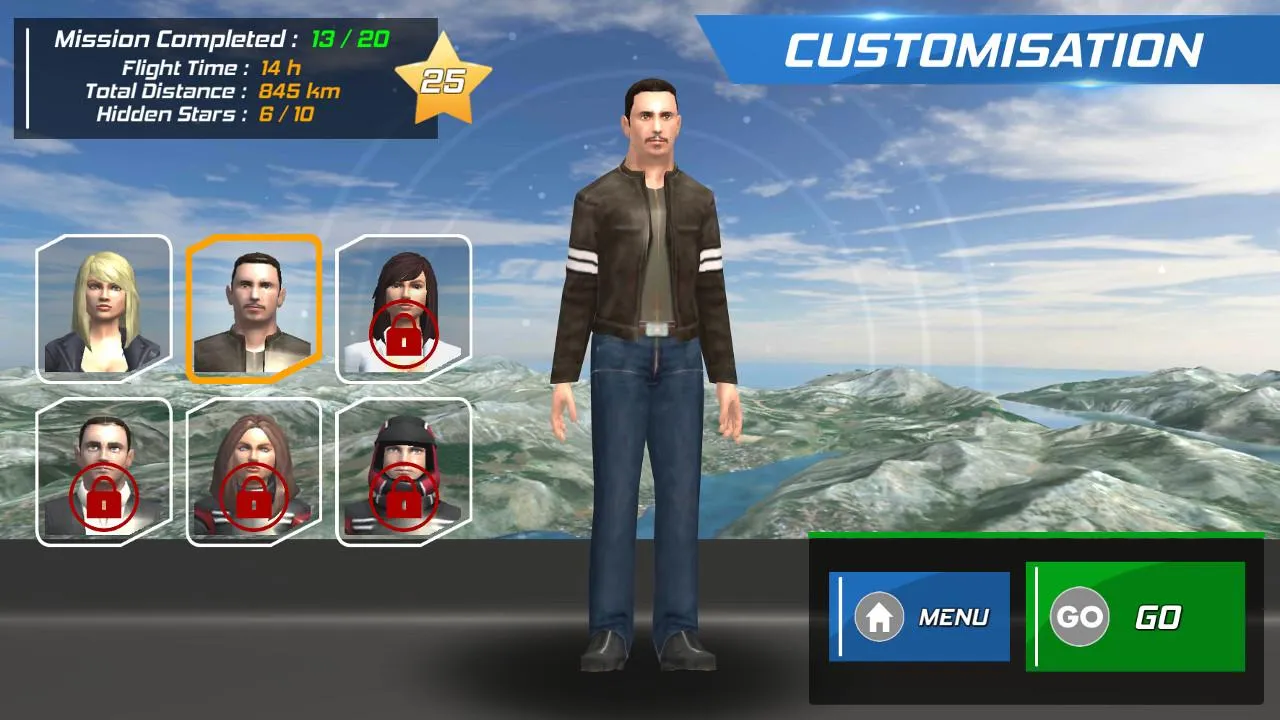Open the main MENU
Image resolution: width=1280 pixels, height=720 pixels.
point(918,617)
